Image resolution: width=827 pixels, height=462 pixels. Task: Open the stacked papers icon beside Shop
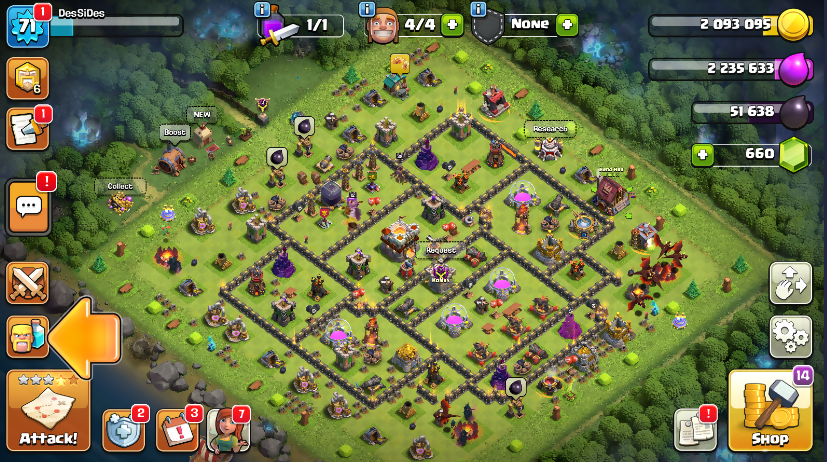(695, 428)
